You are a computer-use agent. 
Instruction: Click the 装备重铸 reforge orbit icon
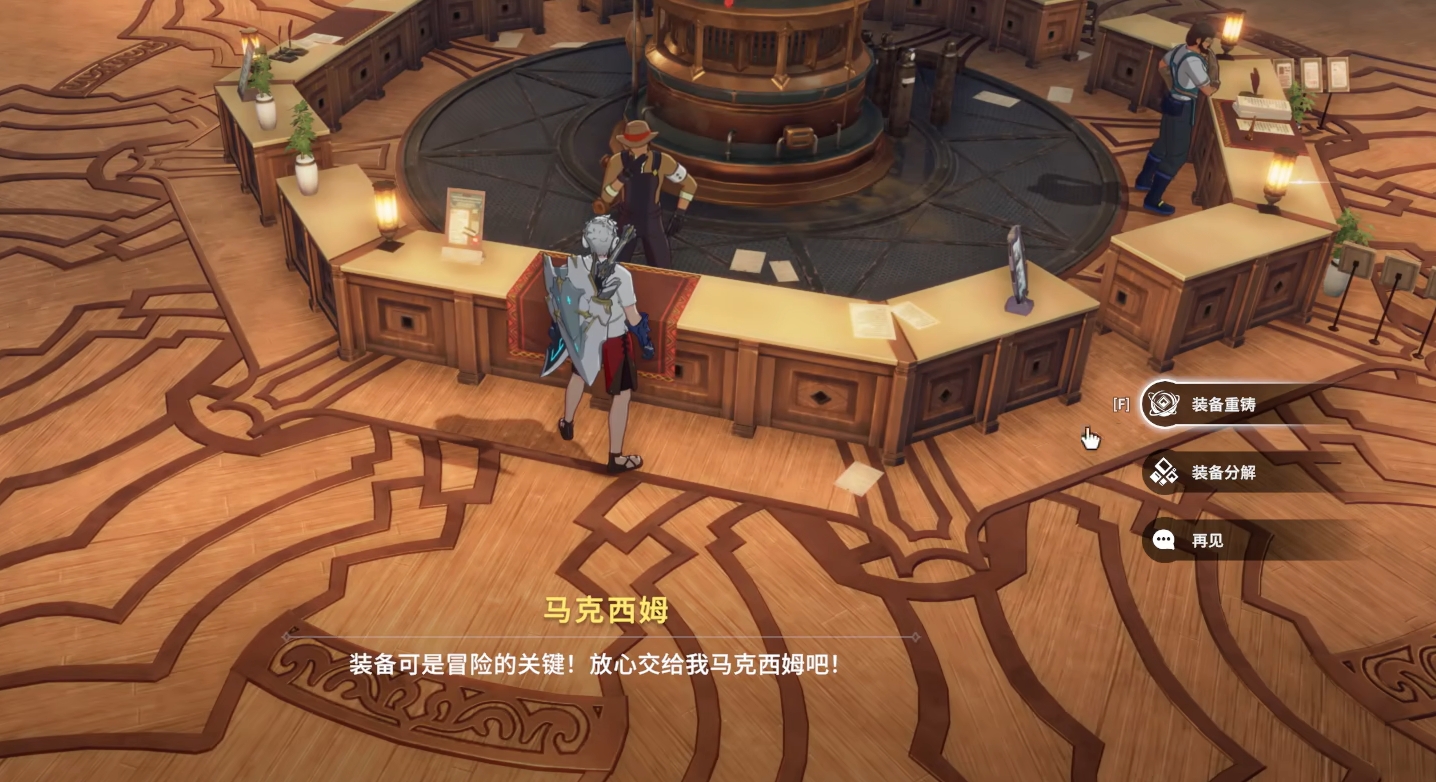pyautogui.click(x=1163, y=405)
